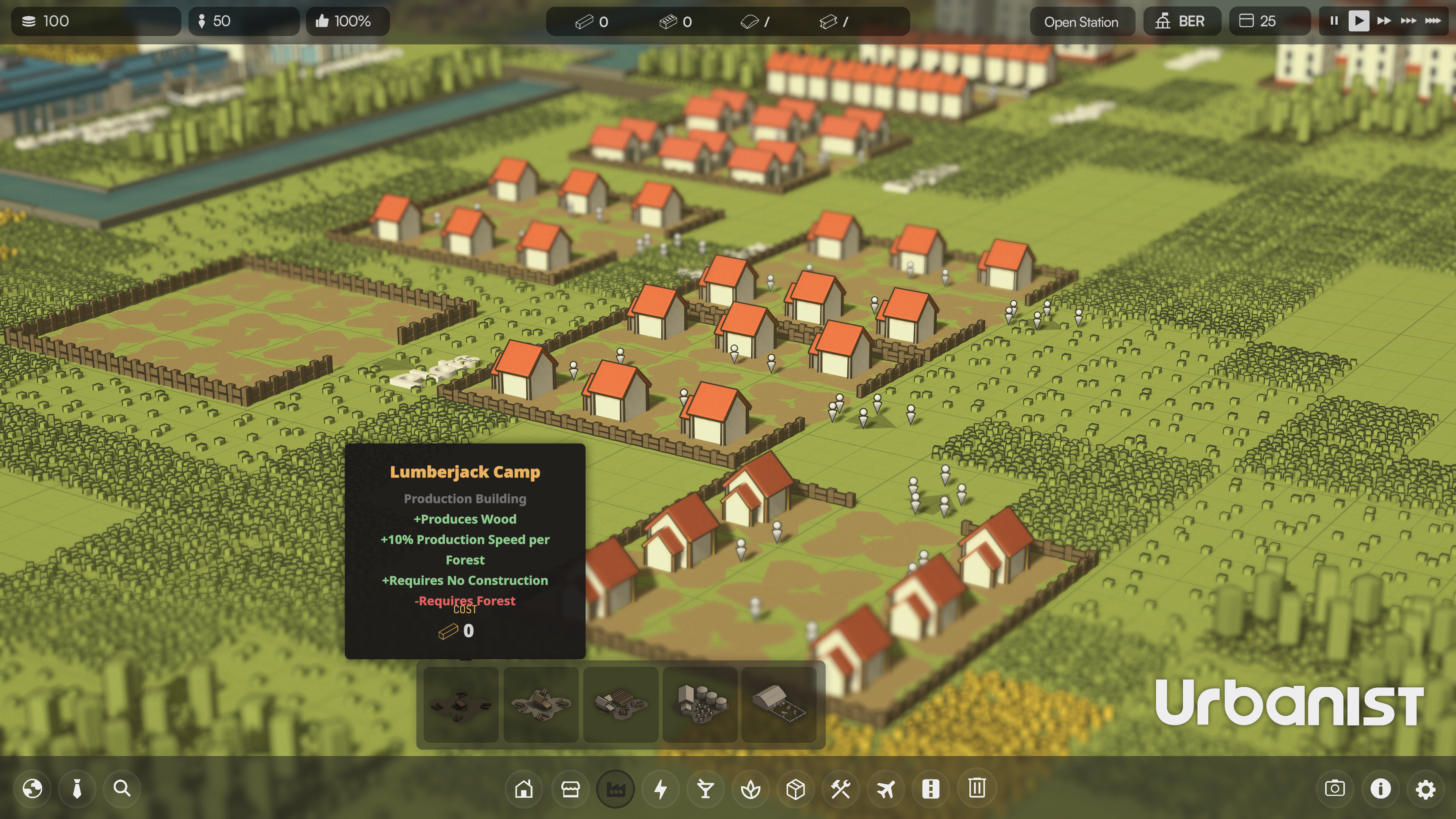Pick the industrial building with storage tanks
1456x819 pixels.
click(x=700, y=704)
